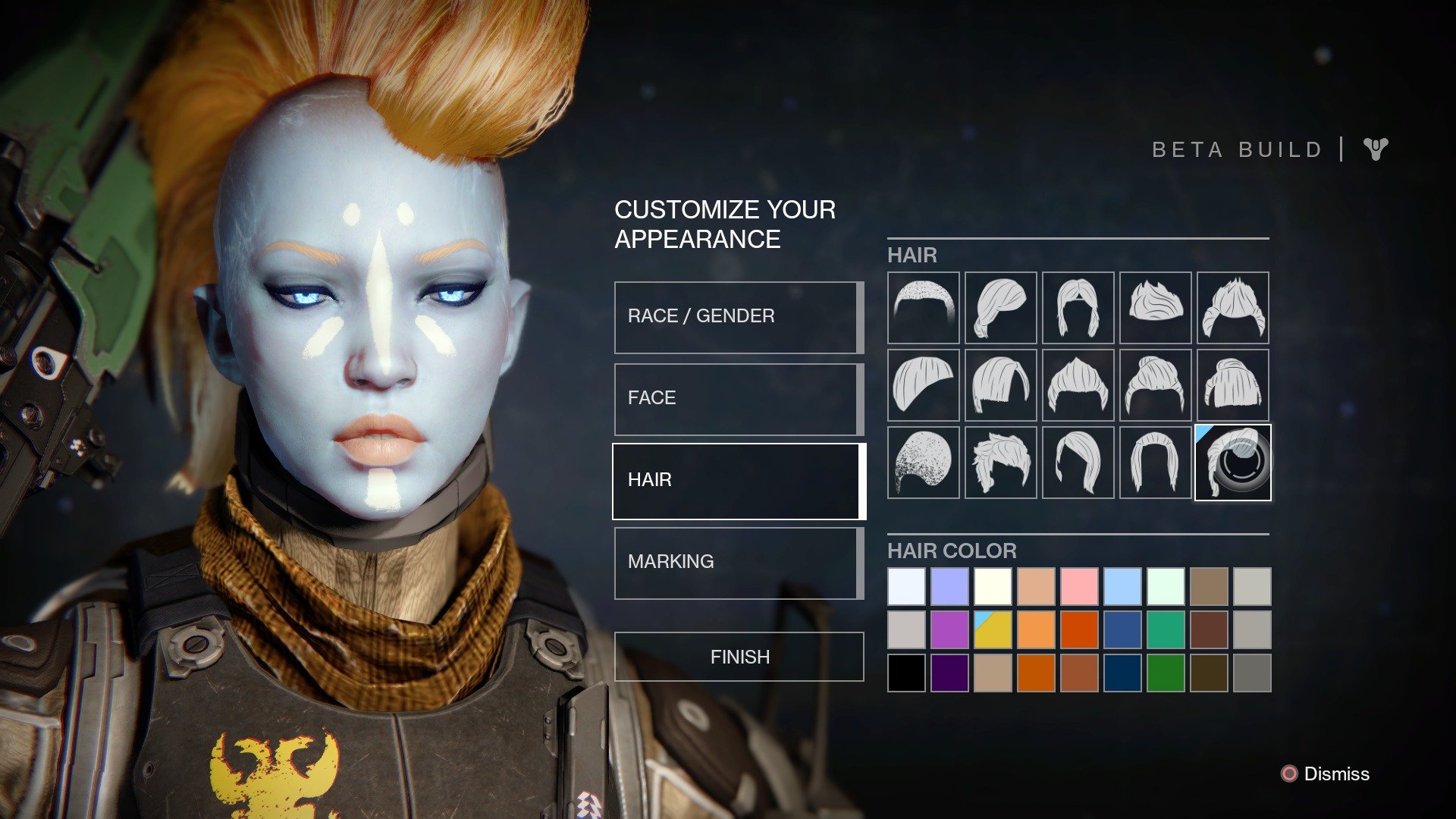Pick the teal green hair color
Screen dimensions: 1456x819
(1165, 629)
